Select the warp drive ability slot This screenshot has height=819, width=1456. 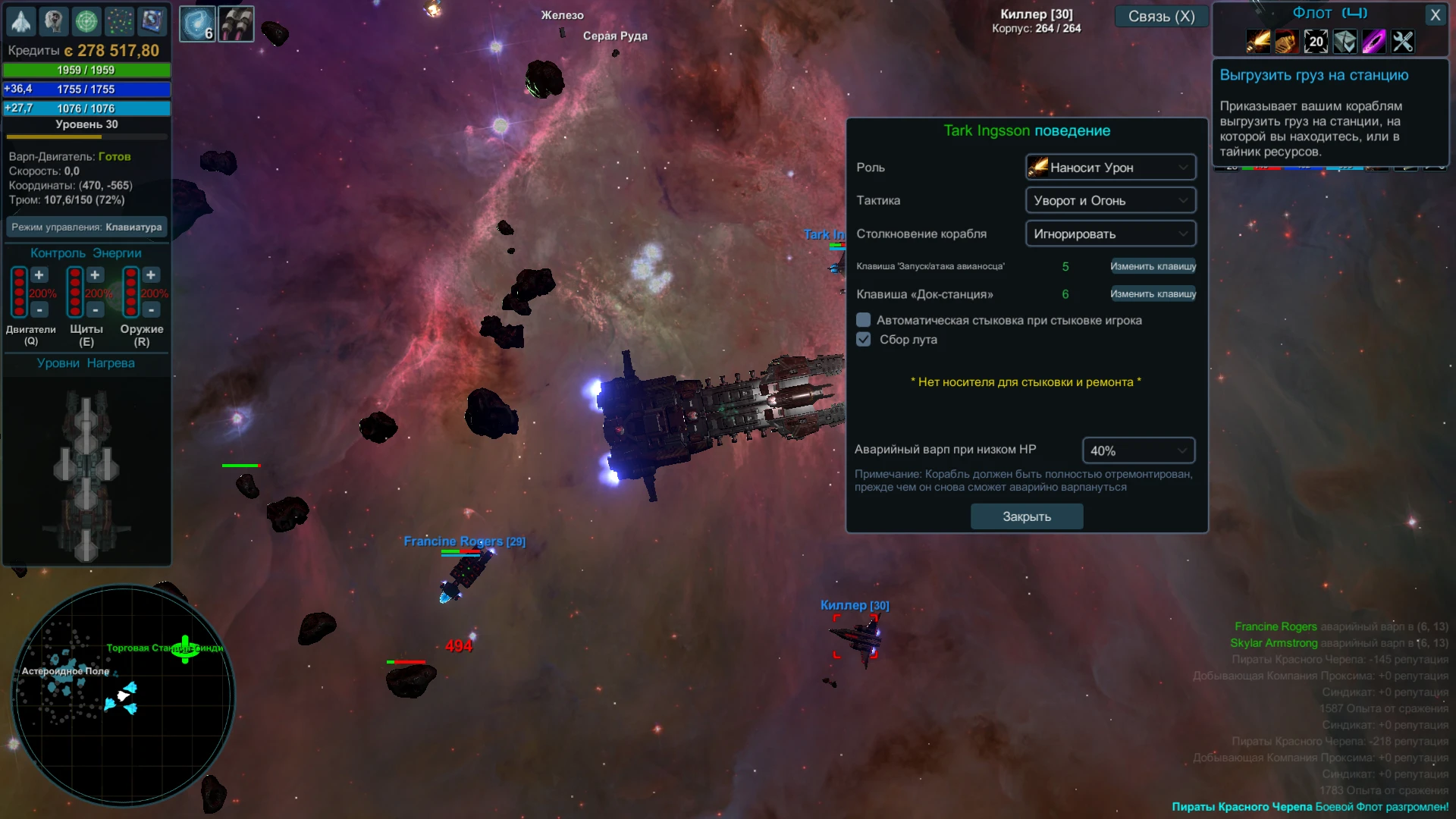(x=197, y=23)
